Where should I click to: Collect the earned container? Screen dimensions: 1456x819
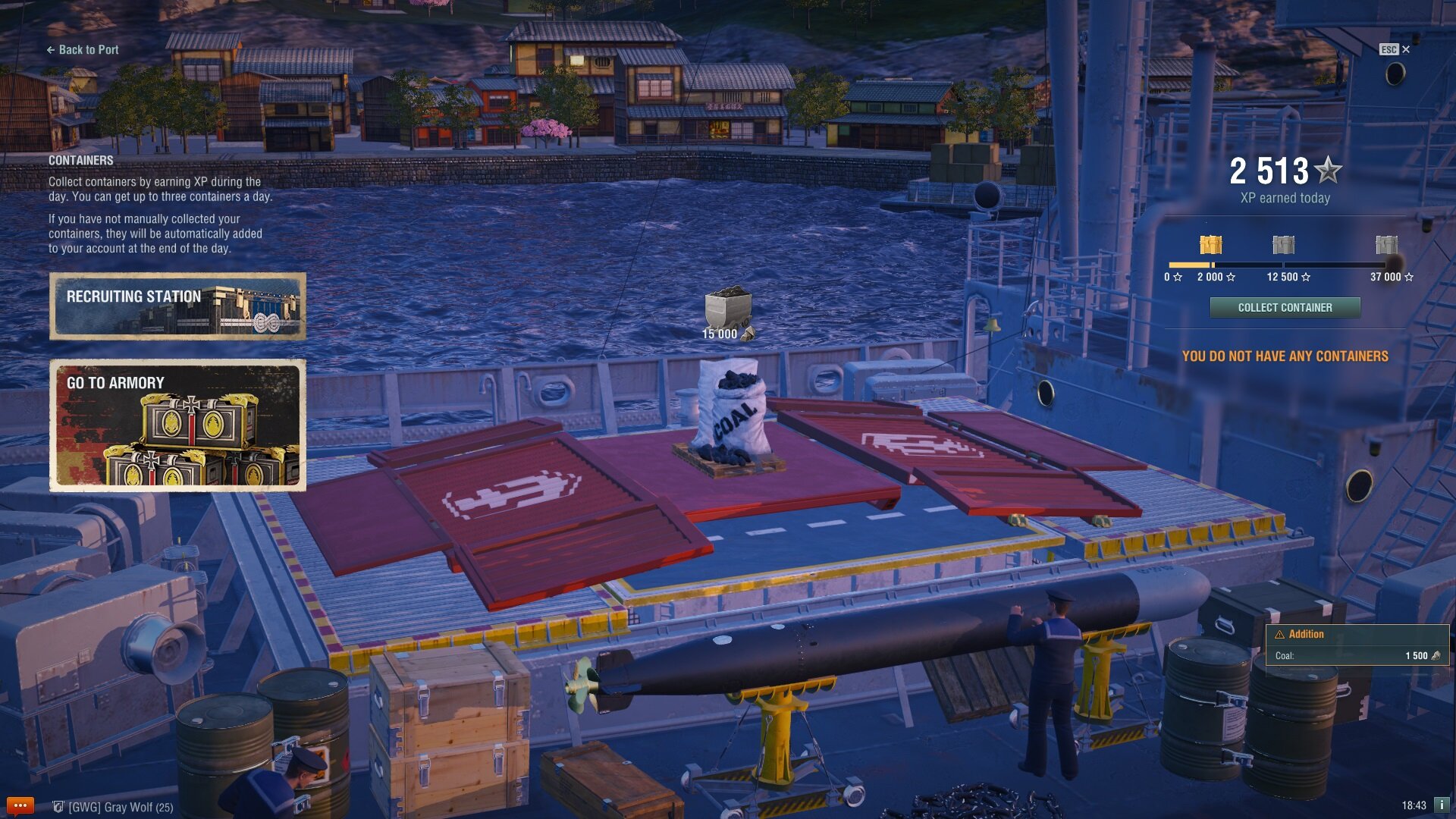click(1285, 307)
